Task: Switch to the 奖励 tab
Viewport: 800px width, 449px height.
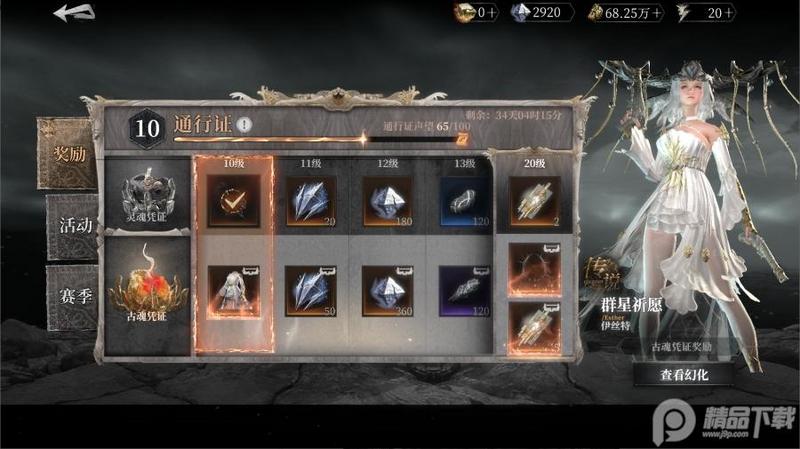Action: point(66,153)
